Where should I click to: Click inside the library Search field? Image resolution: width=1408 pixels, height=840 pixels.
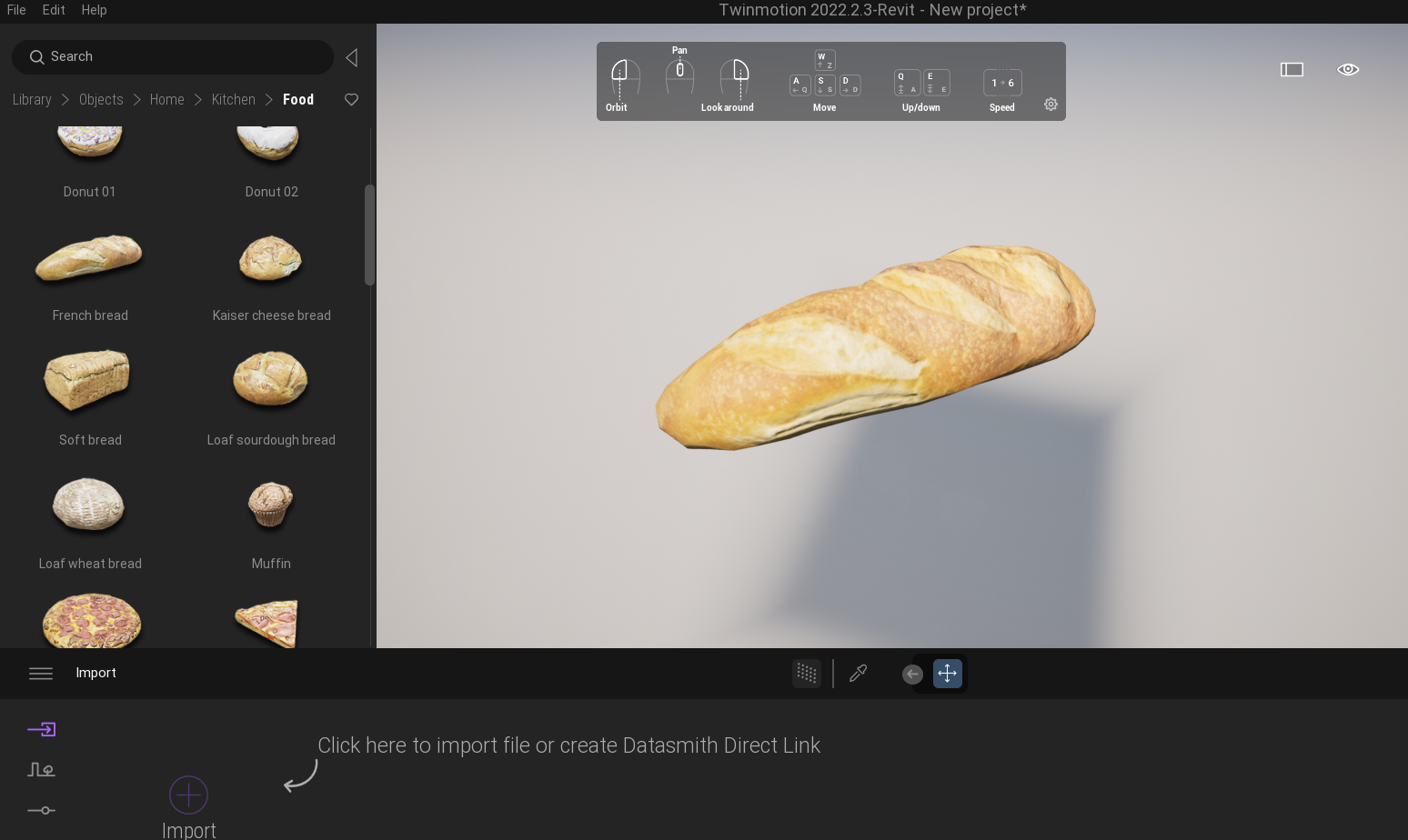tap(173, 56)
